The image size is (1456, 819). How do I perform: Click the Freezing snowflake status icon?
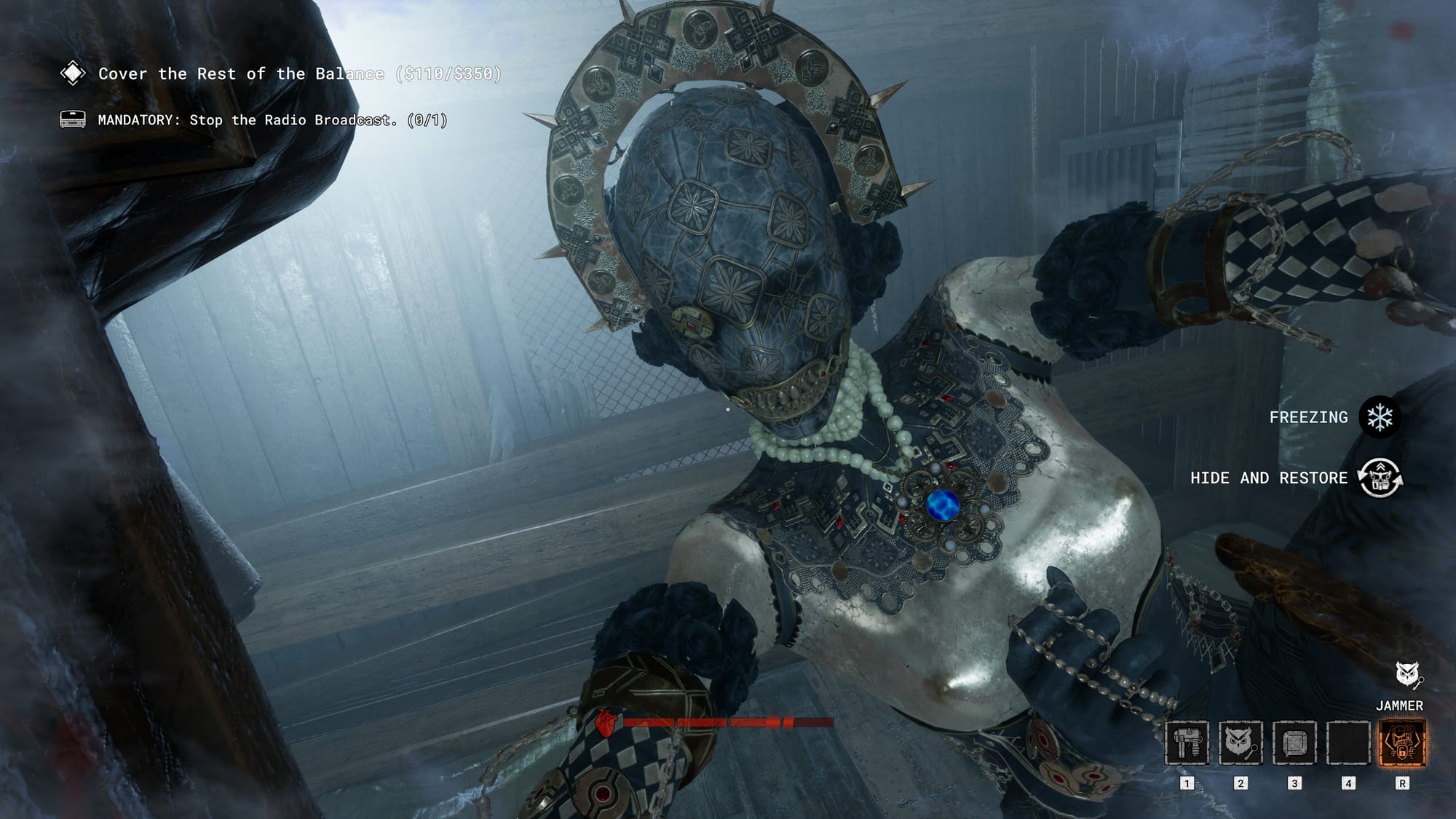coord(1380,417)
